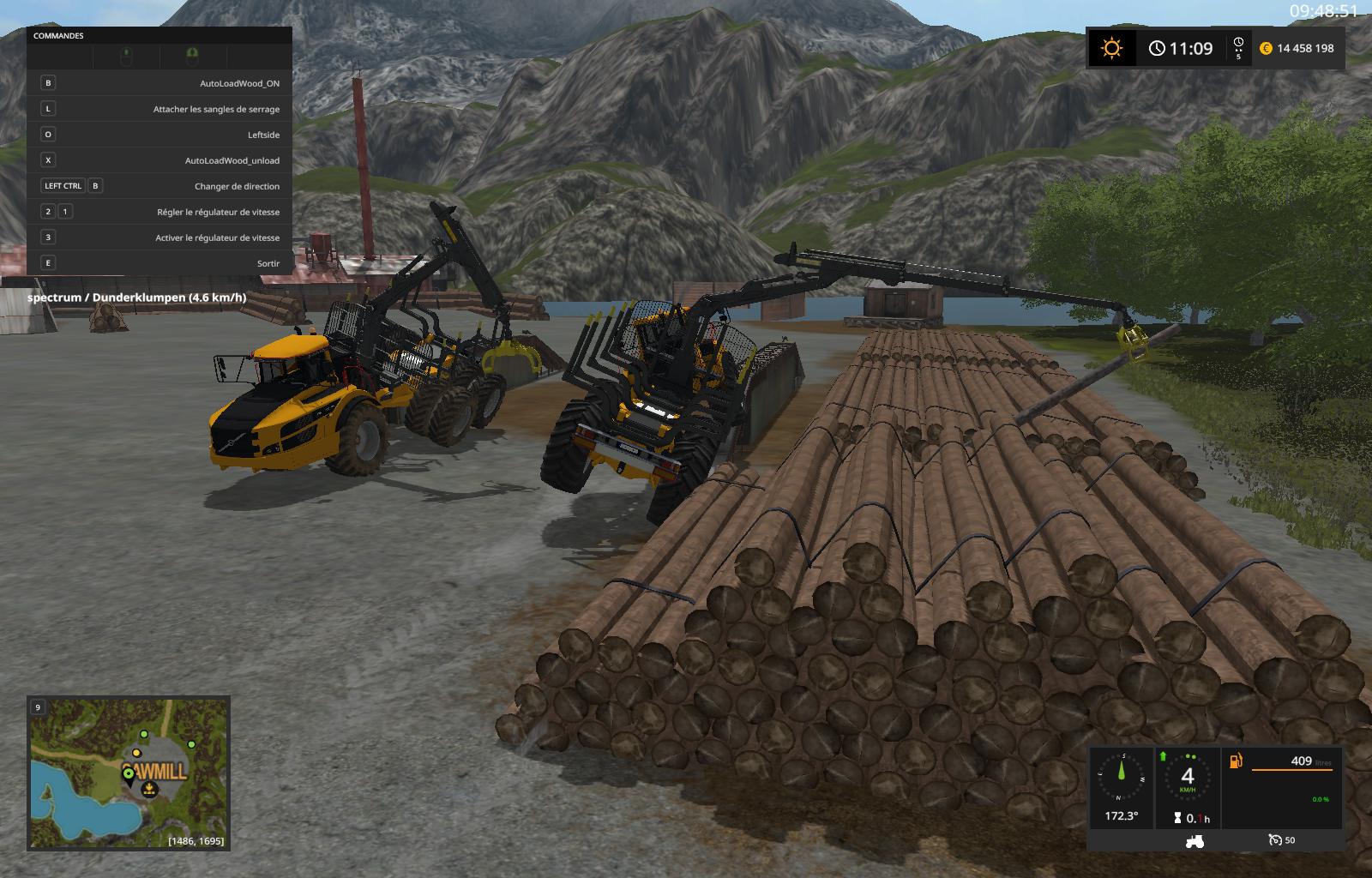Click the yellow dot marker on minimap

pyautogui.click(x=136, y=754)
